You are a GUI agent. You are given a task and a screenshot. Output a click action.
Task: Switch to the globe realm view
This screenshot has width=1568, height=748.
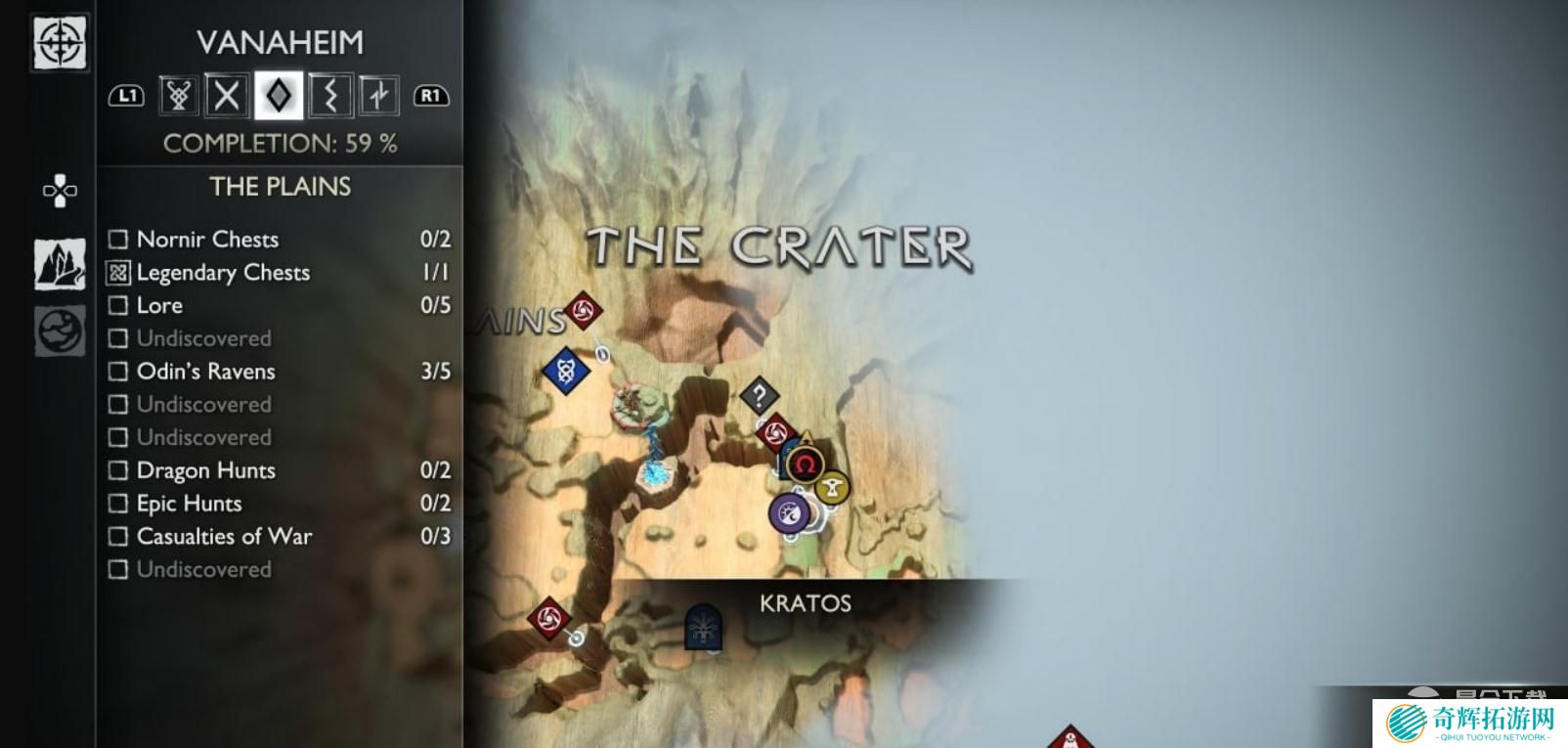tap(60, 330)
